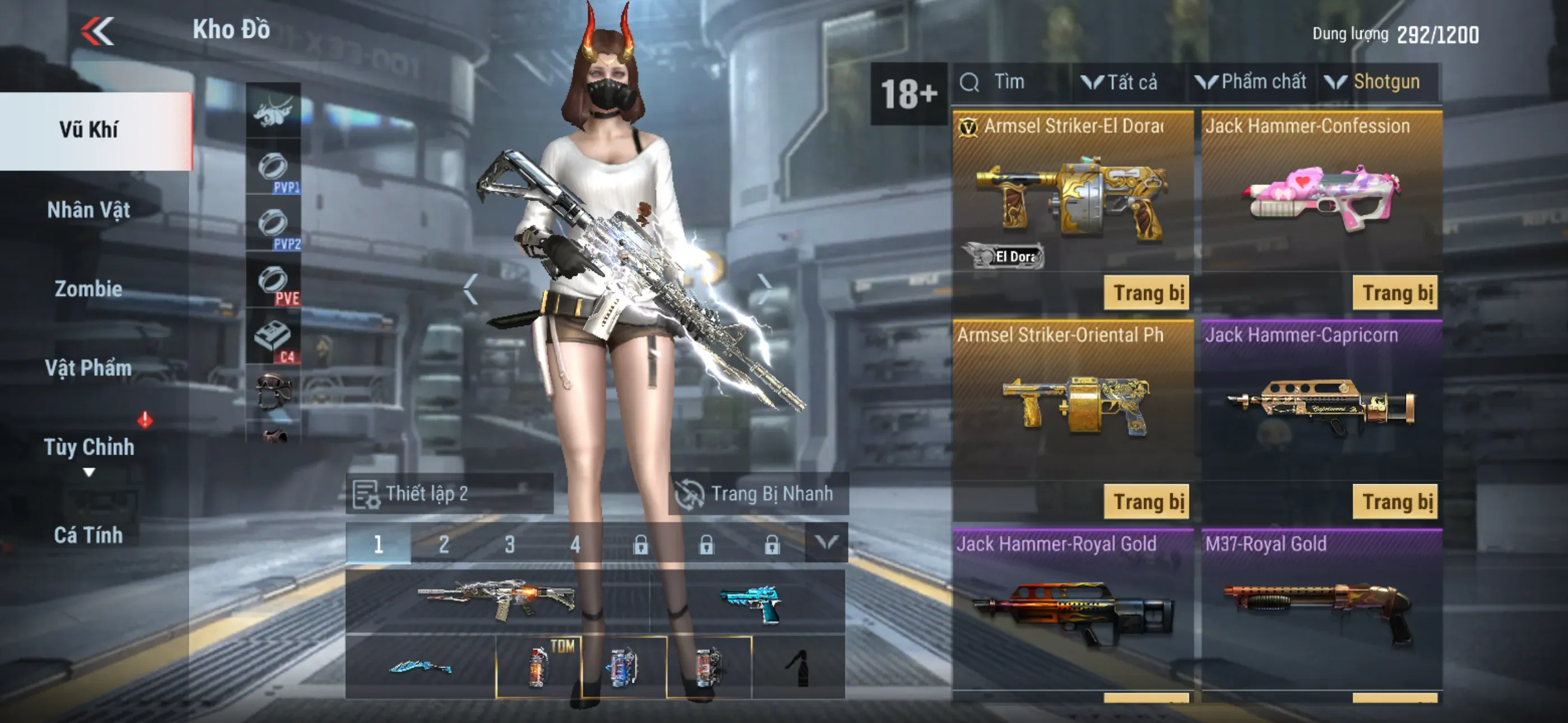Switch to the Zombie tab
Viewport: 1568px width, 723px height.
[x=89, y=289]
